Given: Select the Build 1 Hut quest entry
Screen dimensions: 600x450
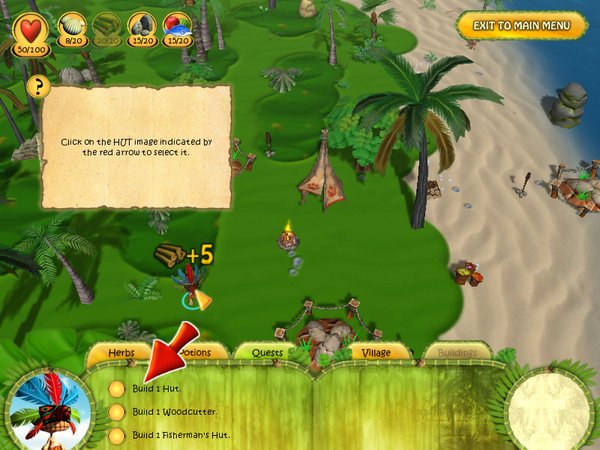Looking at the screenshot, I should [x=159, y=388].
